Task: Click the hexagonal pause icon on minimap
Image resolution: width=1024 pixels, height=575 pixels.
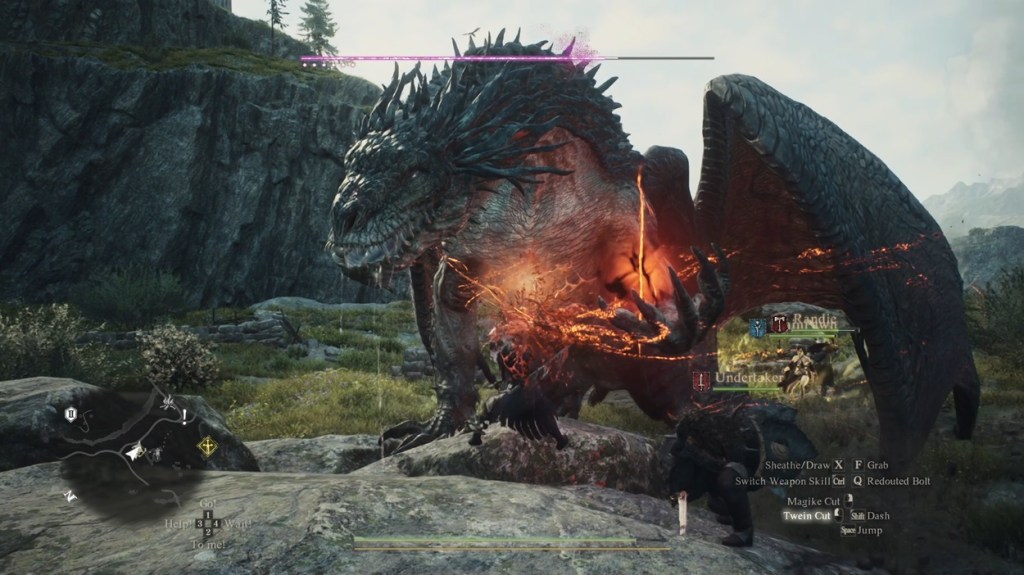Action: tap(71, 415)
